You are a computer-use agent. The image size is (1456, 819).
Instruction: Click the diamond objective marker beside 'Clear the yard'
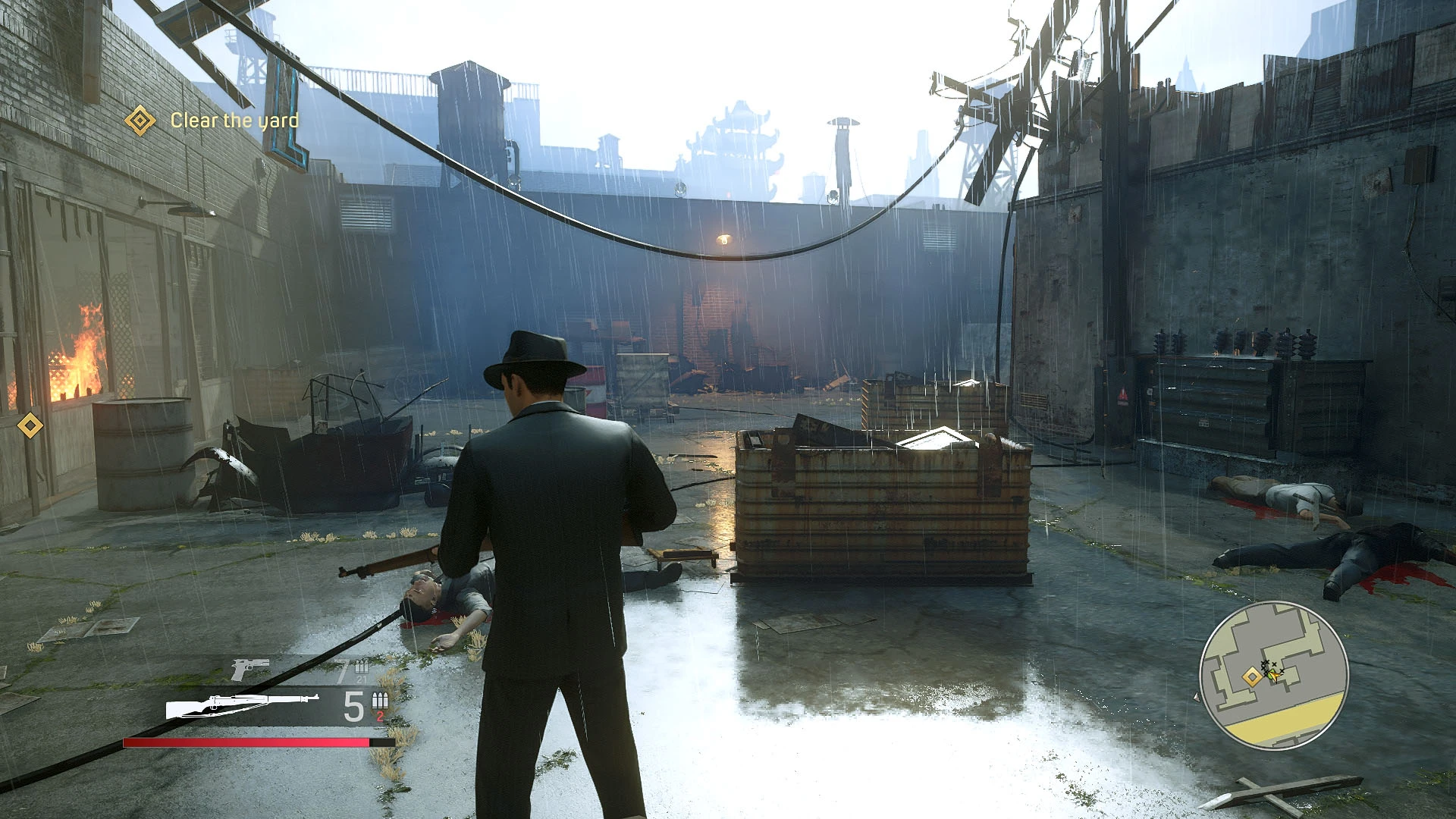point(140,120)
